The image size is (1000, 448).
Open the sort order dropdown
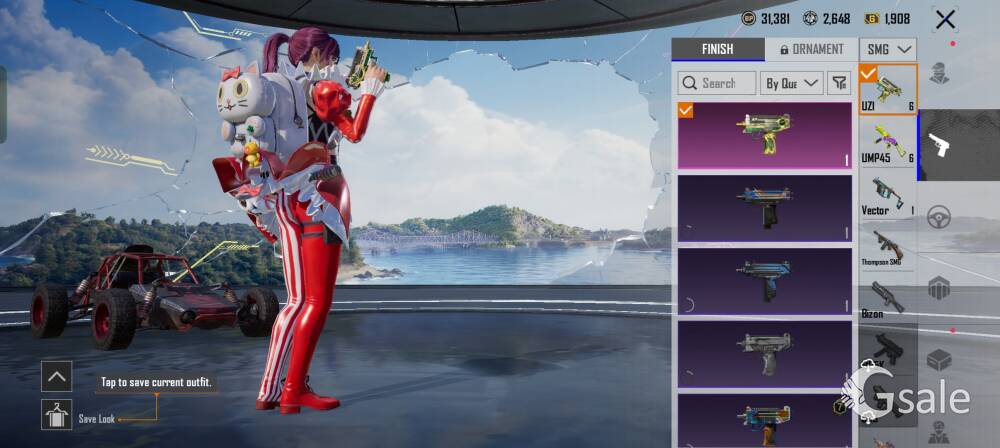[x=791, y=83]
